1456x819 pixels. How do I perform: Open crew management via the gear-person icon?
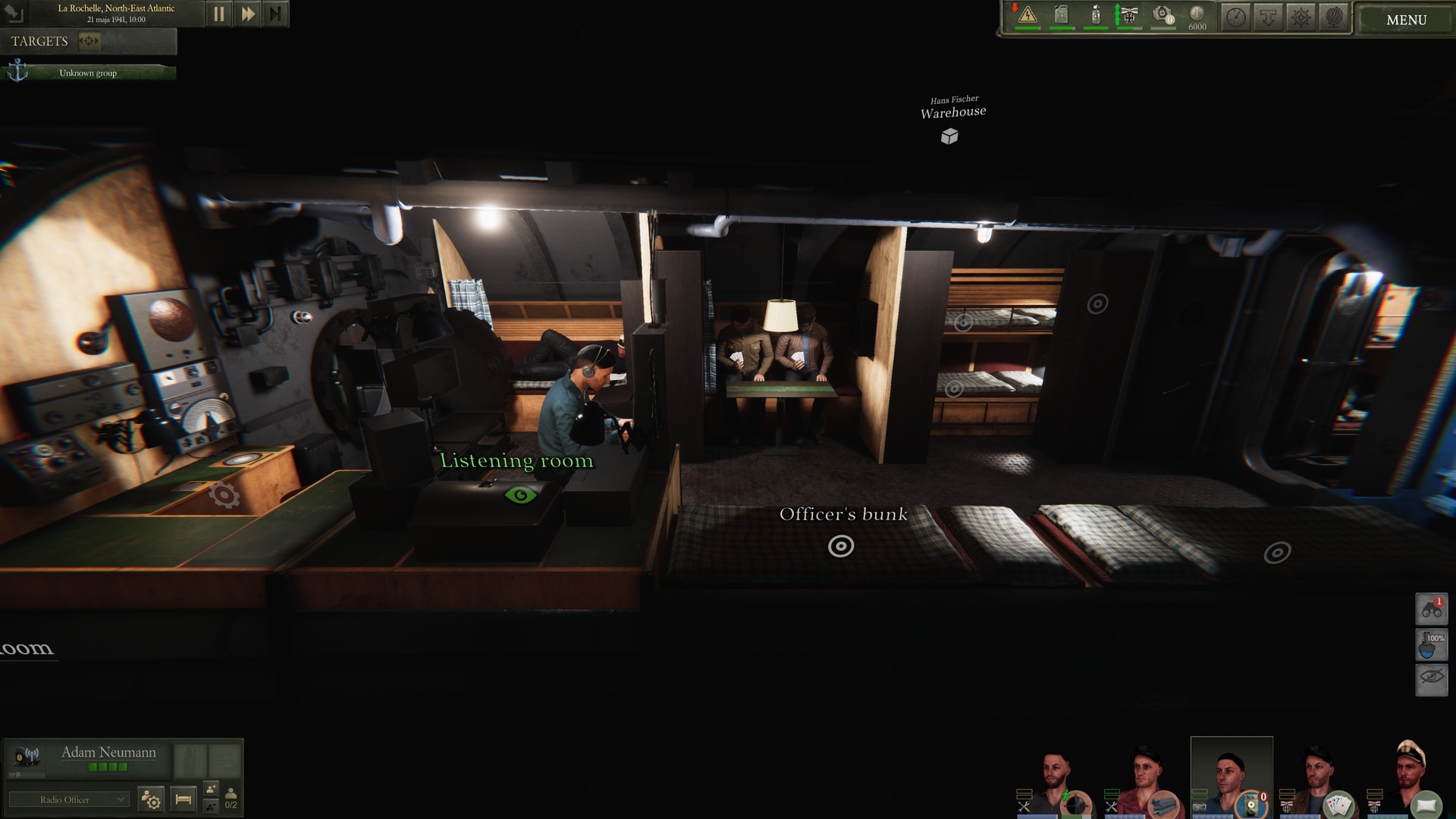(150, 798)
